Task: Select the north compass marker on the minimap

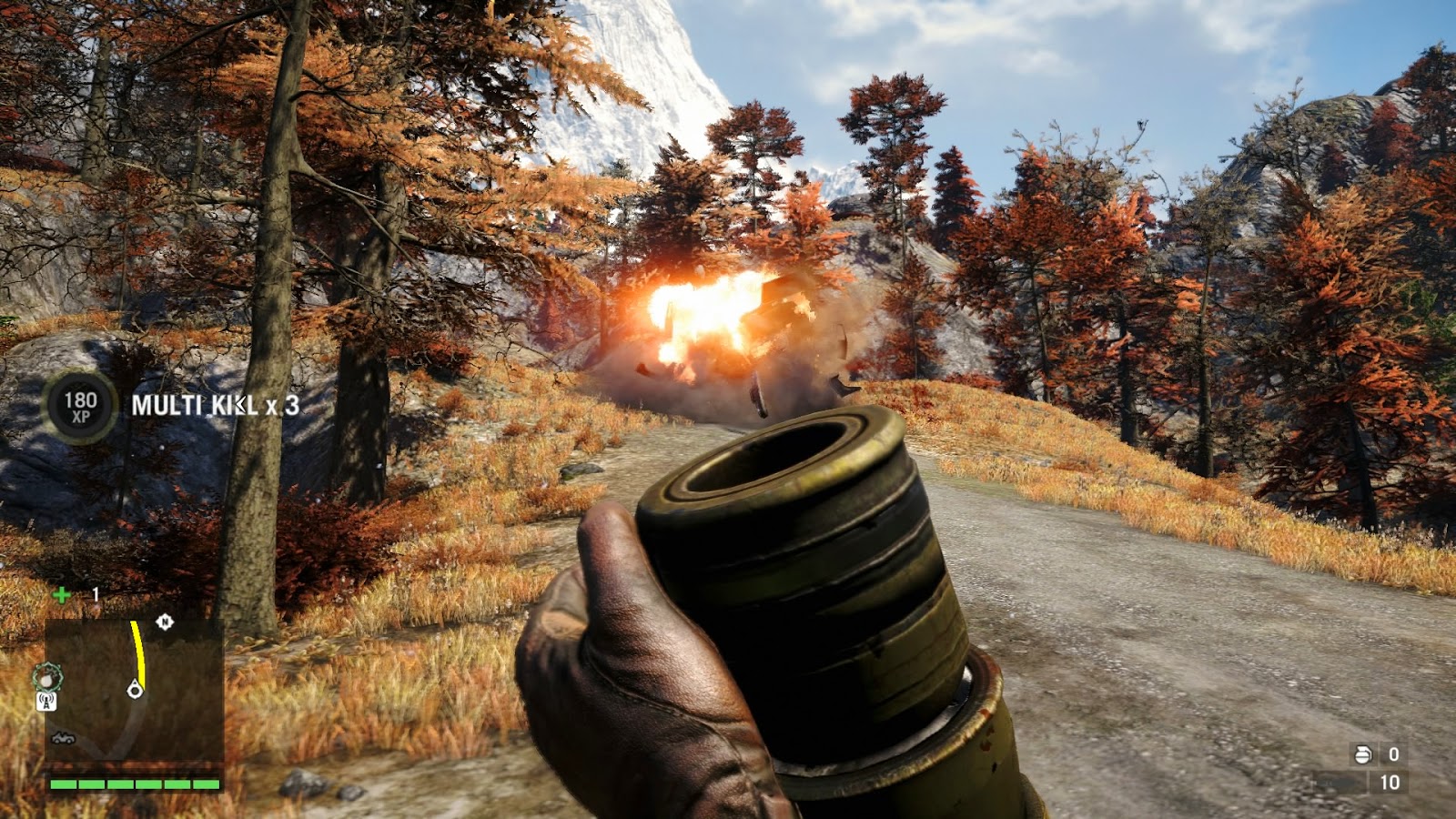Action: [165, 622]
